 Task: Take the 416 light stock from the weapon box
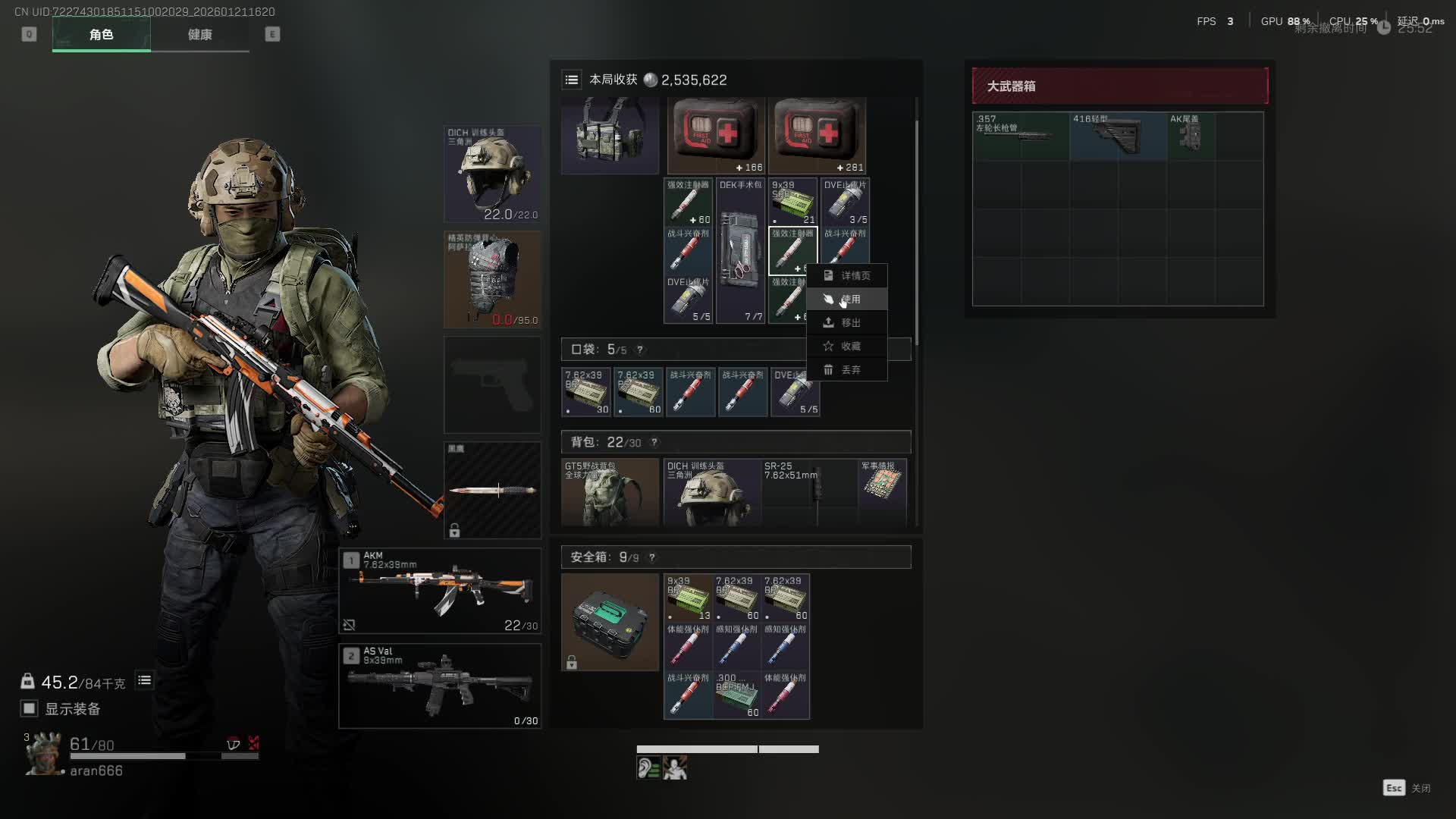[x=1117, y=136]
